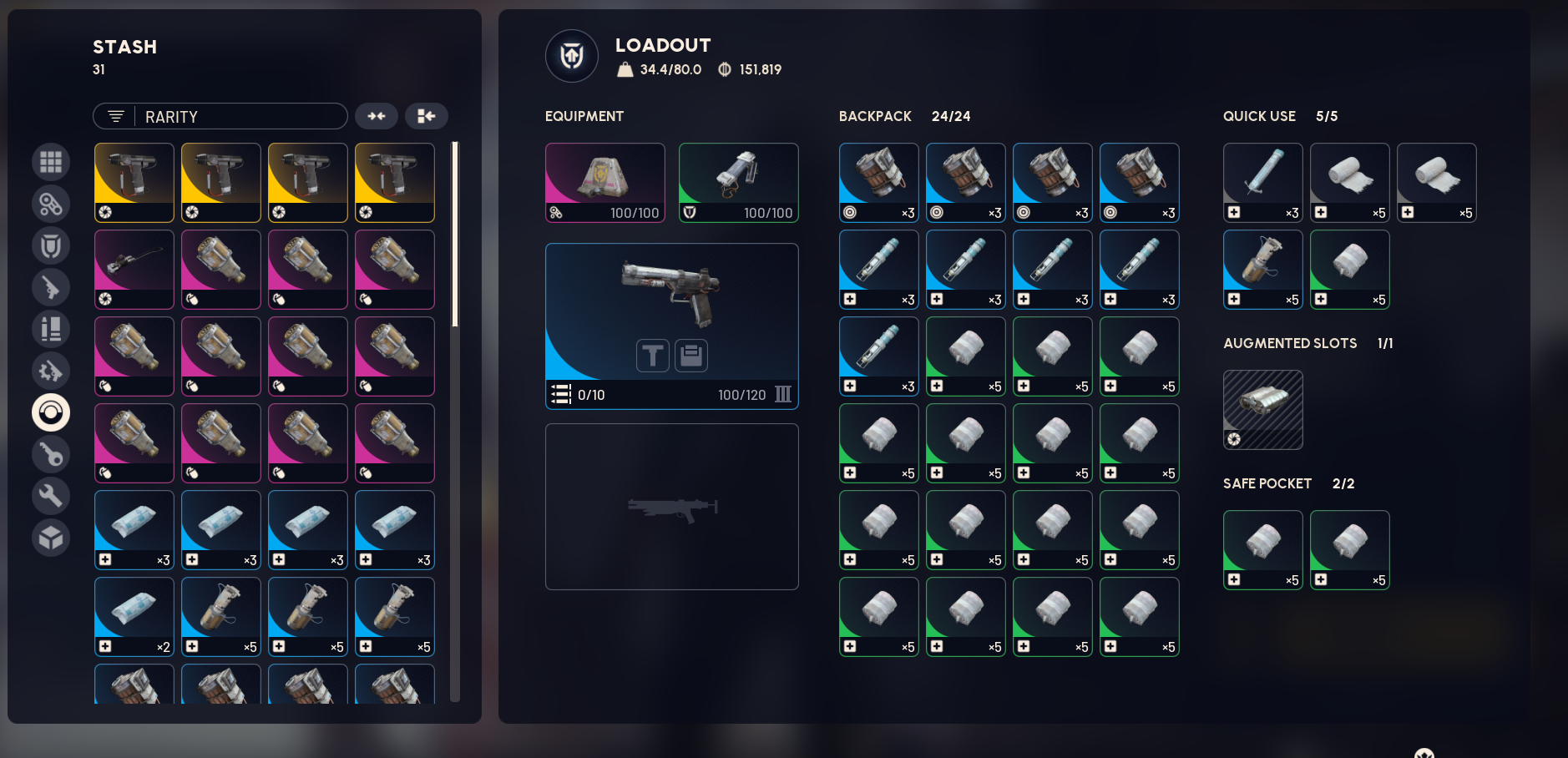Filter stash by the shield category icon

point(51,245)
